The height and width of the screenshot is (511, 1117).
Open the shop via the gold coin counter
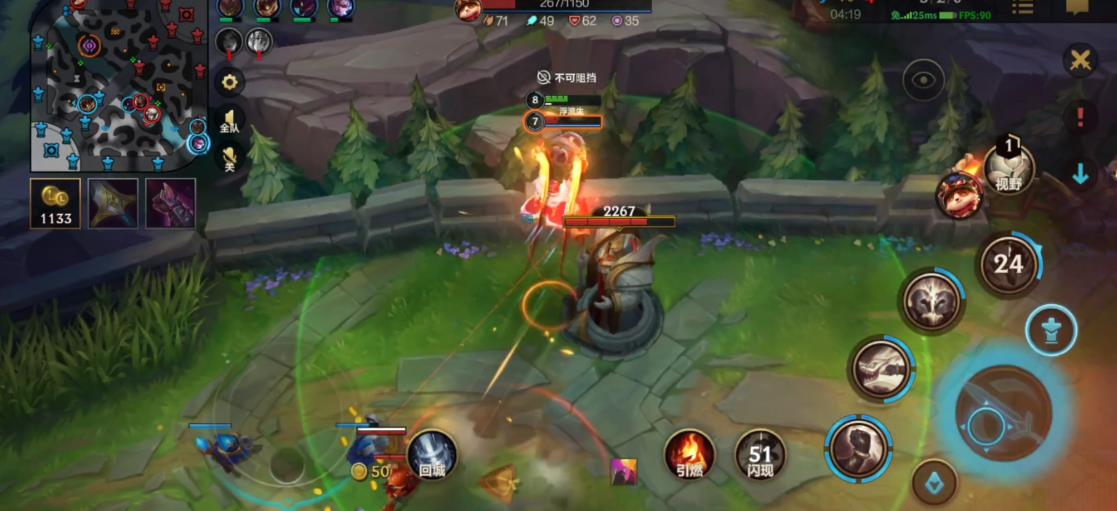click(x=55, y=203)
